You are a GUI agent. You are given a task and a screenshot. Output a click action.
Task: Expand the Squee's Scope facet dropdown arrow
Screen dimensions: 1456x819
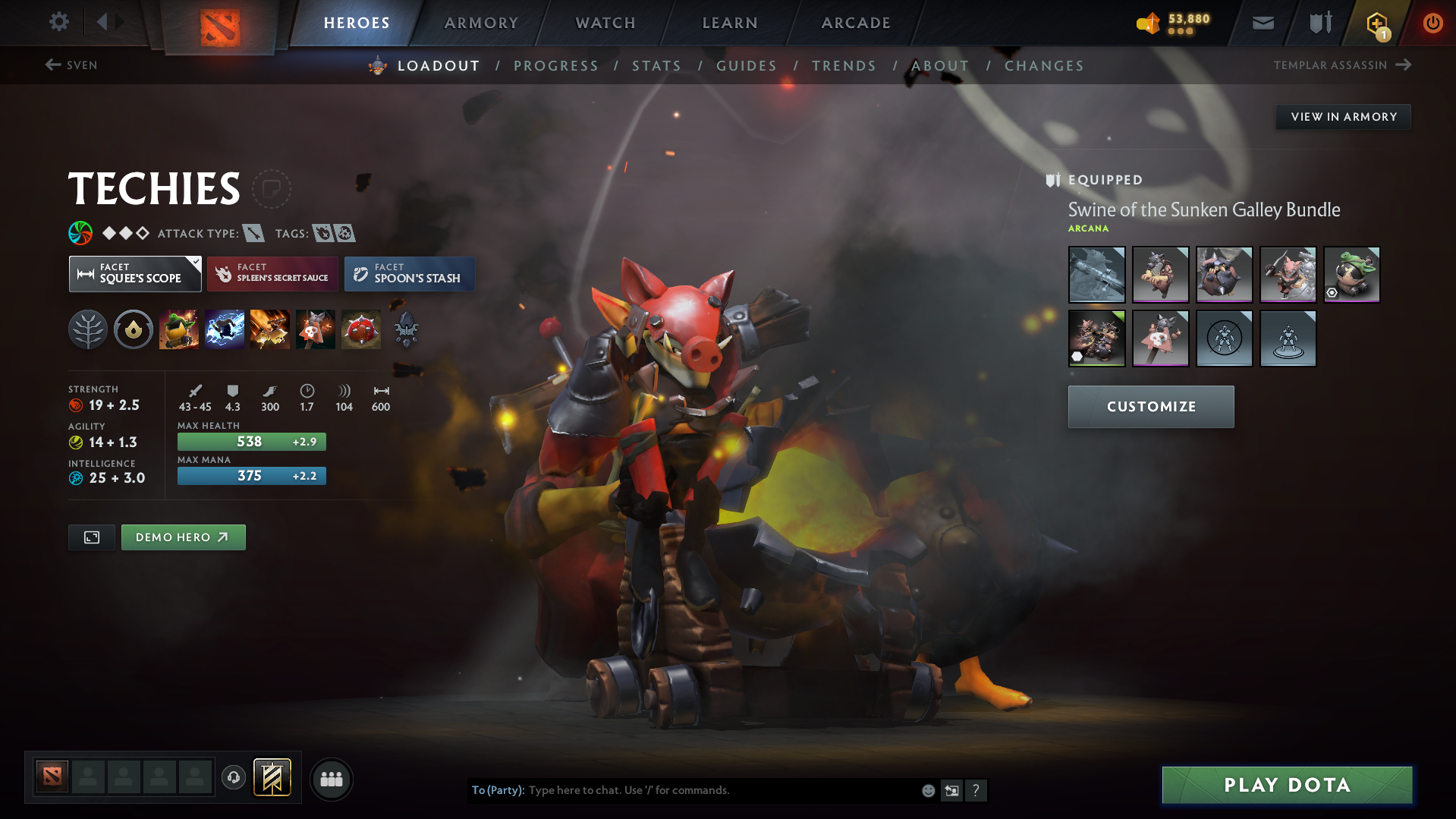click(x=195, y=262)
